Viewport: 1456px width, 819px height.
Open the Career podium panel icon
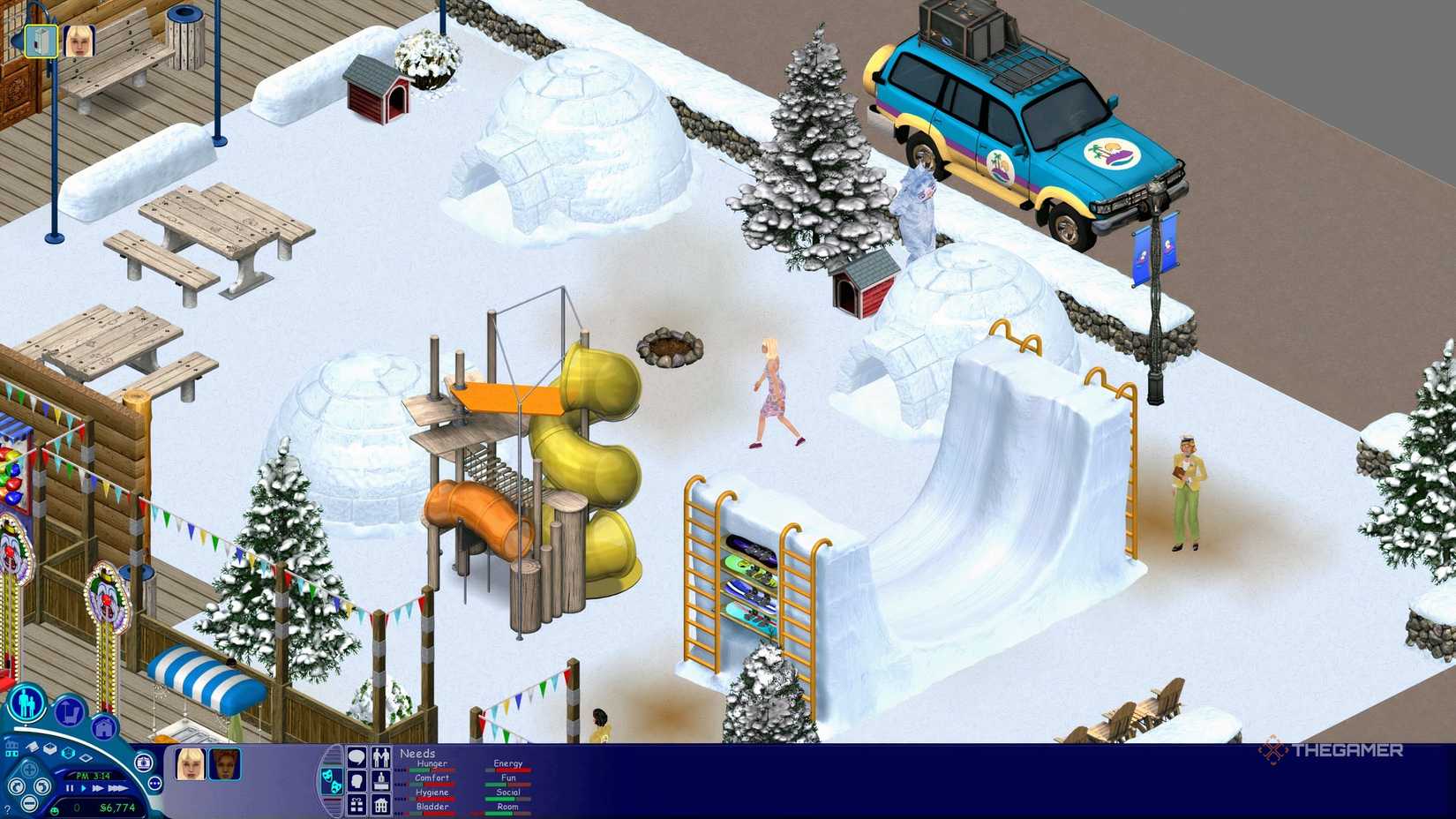coord(381,782)
